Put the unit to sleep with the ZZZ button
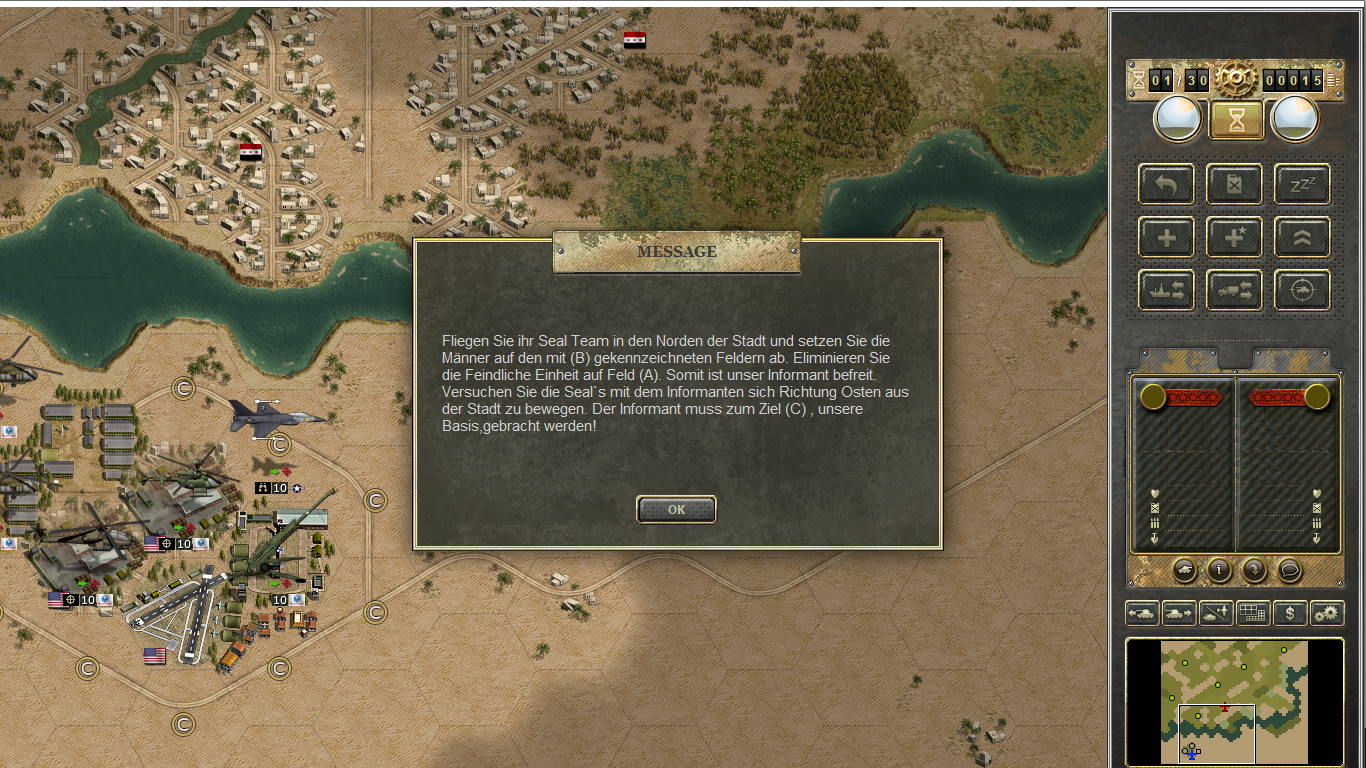This screenshot has height=768, width=1366. pos(1302,184)
